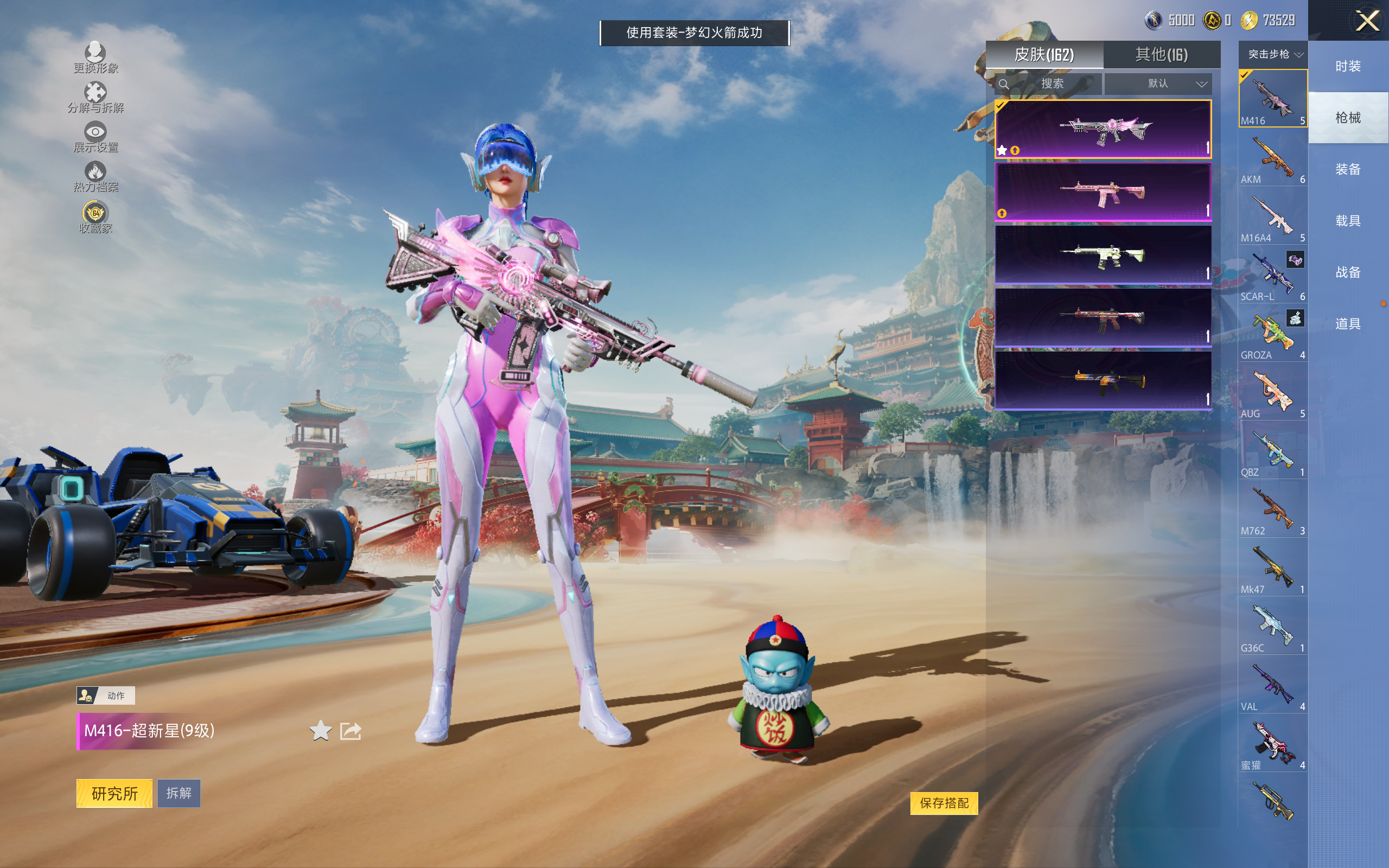This screenshot has height=868, width=1389.
Task: Switch to the 载具 category
Action: pos(1347,221)
